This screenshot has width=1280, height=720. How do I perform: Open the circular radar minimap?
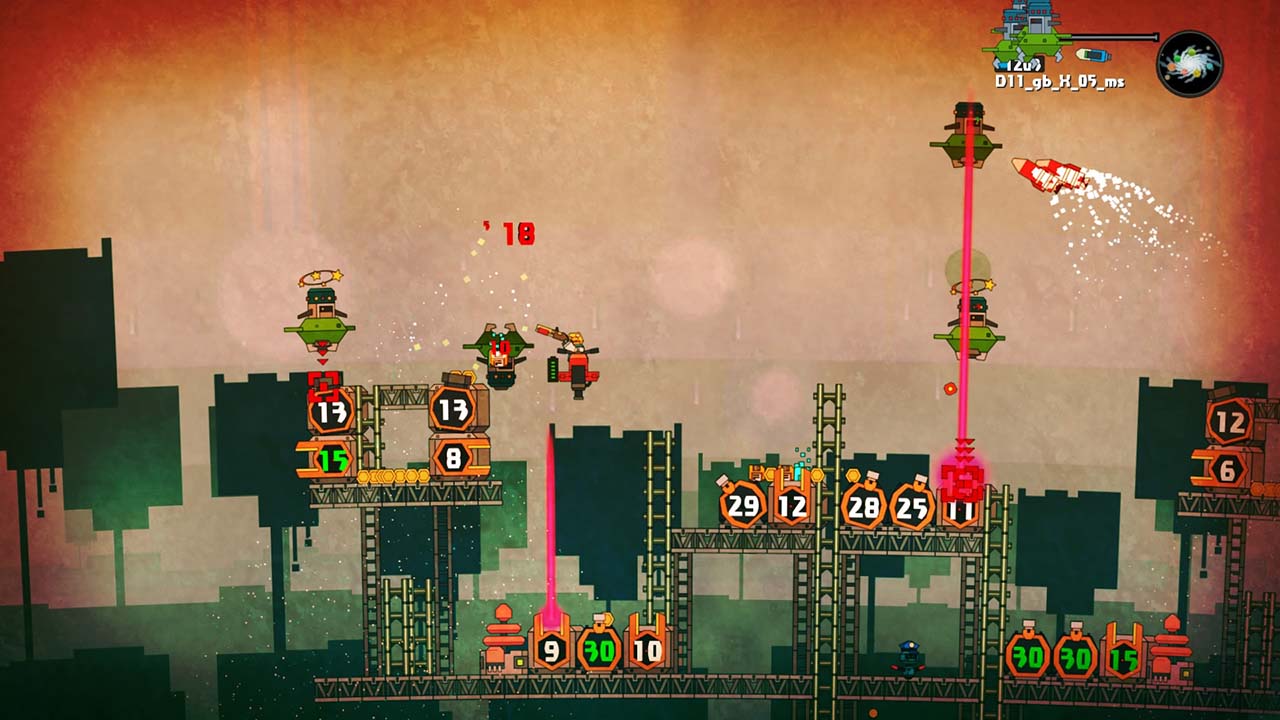(x=1190, y=62)
